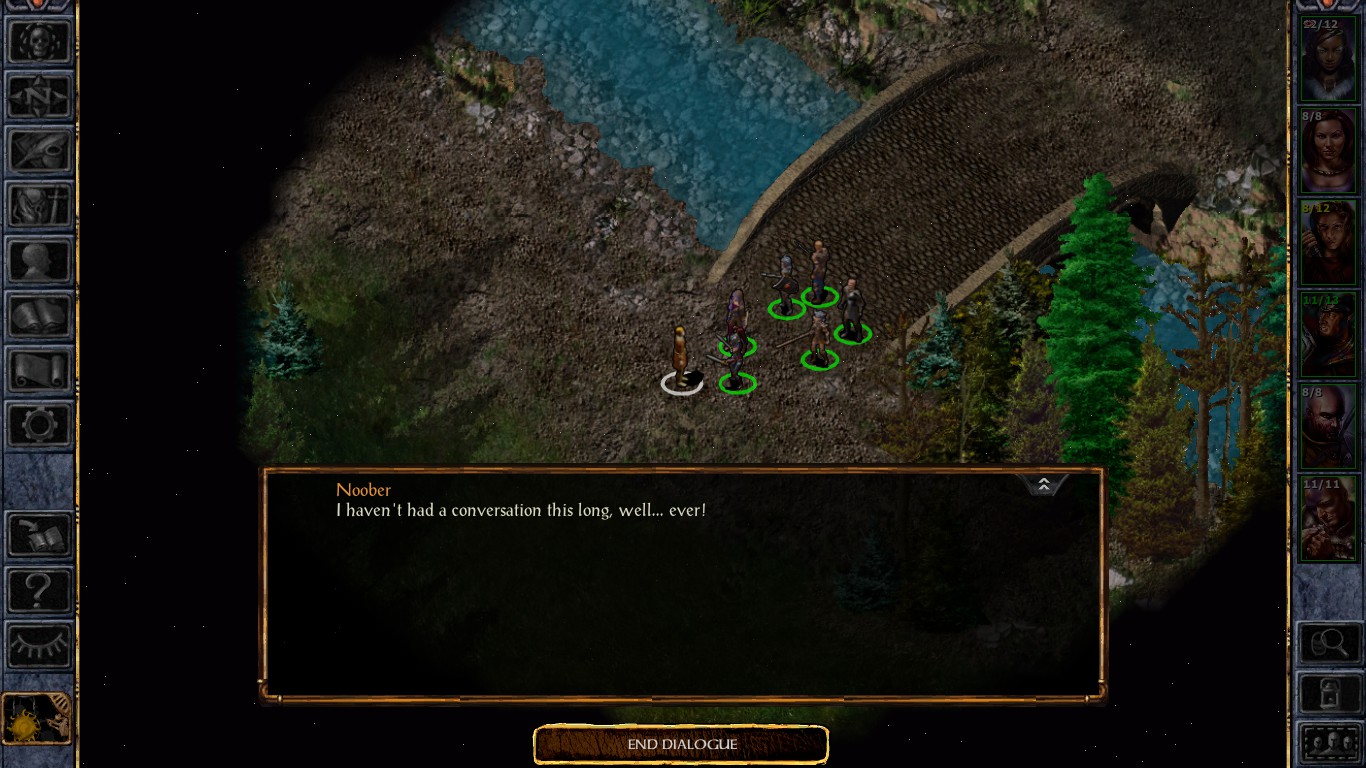Open the priest scroll icon

(x=39, y=371)
